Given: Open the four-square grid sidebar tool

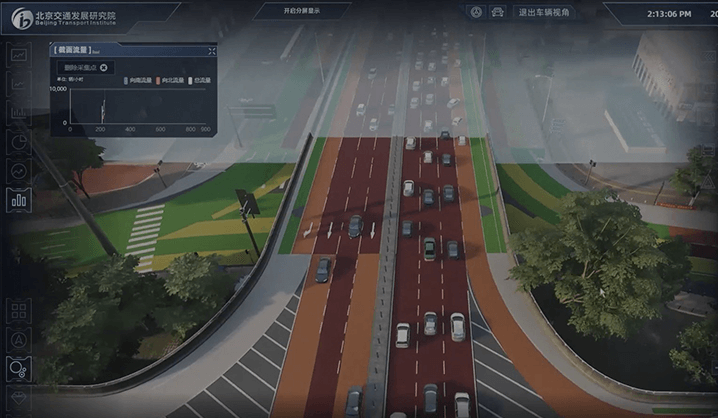Looking at the screenshot, I should click(x=19, y=311).
